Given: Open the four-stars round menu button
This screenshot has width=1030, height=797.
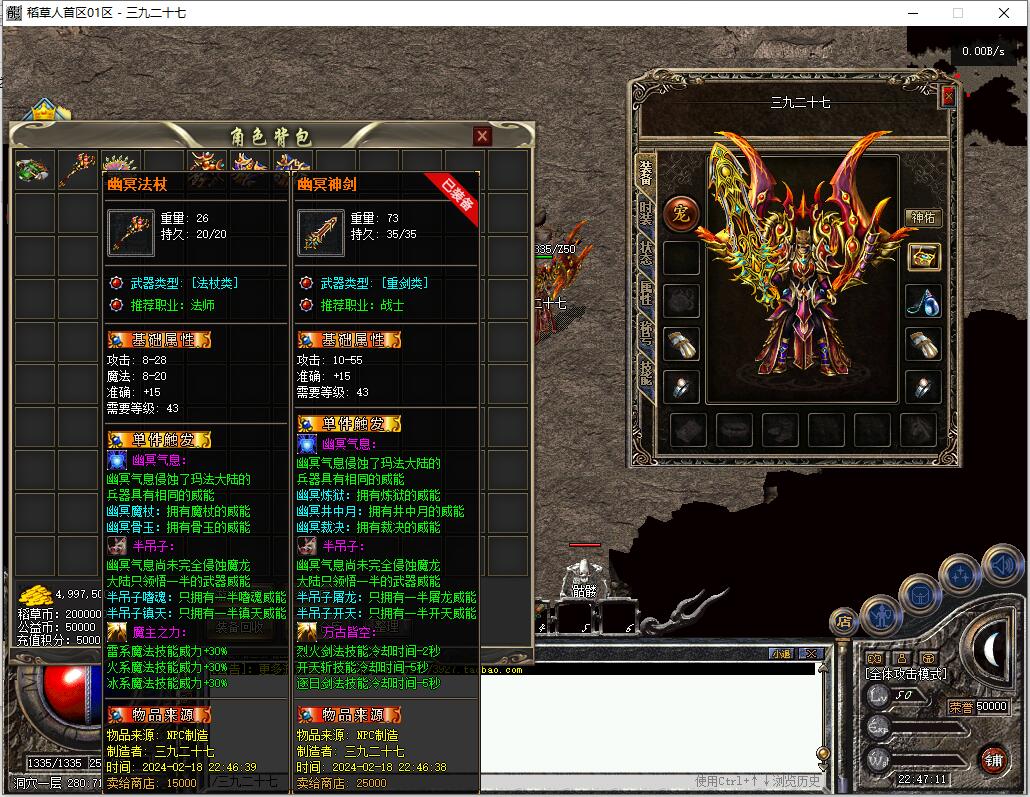Looking at the screenshot, I should click(960, 576).
